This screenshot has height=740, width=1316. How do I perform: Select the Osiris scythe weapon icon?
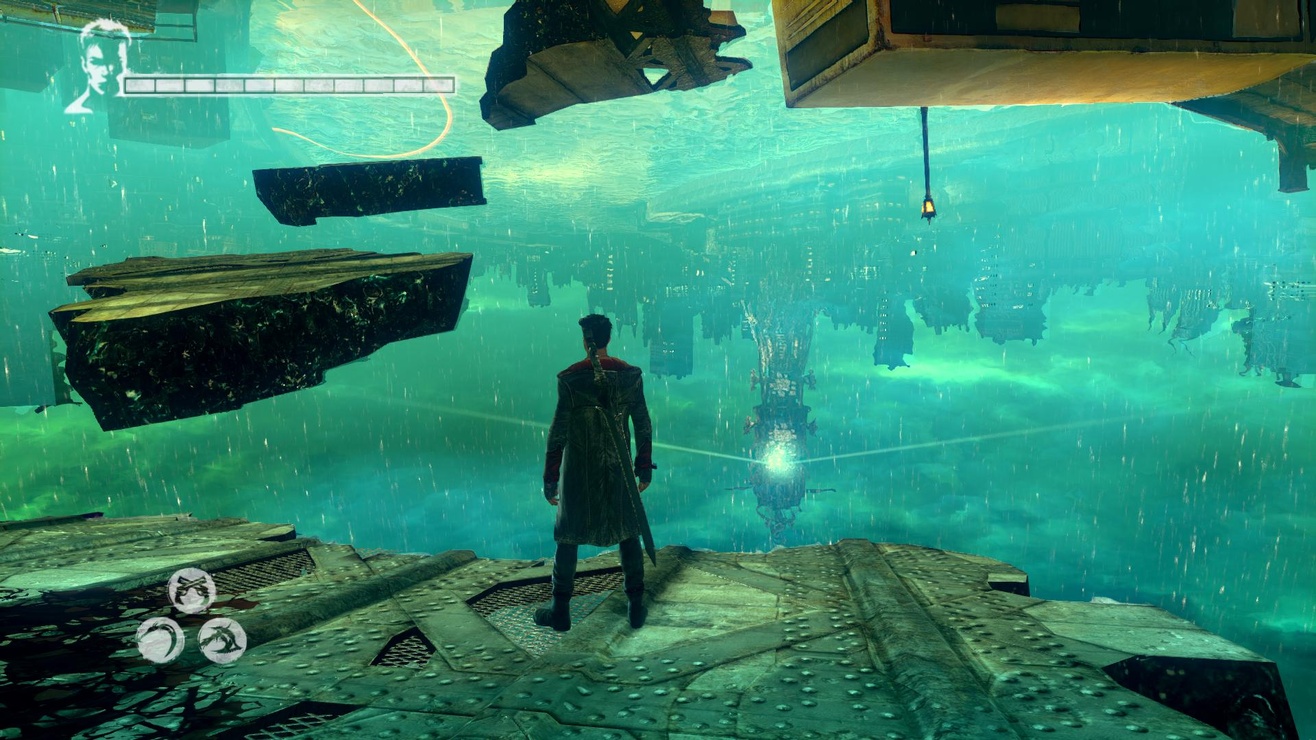tap(162, 638)
